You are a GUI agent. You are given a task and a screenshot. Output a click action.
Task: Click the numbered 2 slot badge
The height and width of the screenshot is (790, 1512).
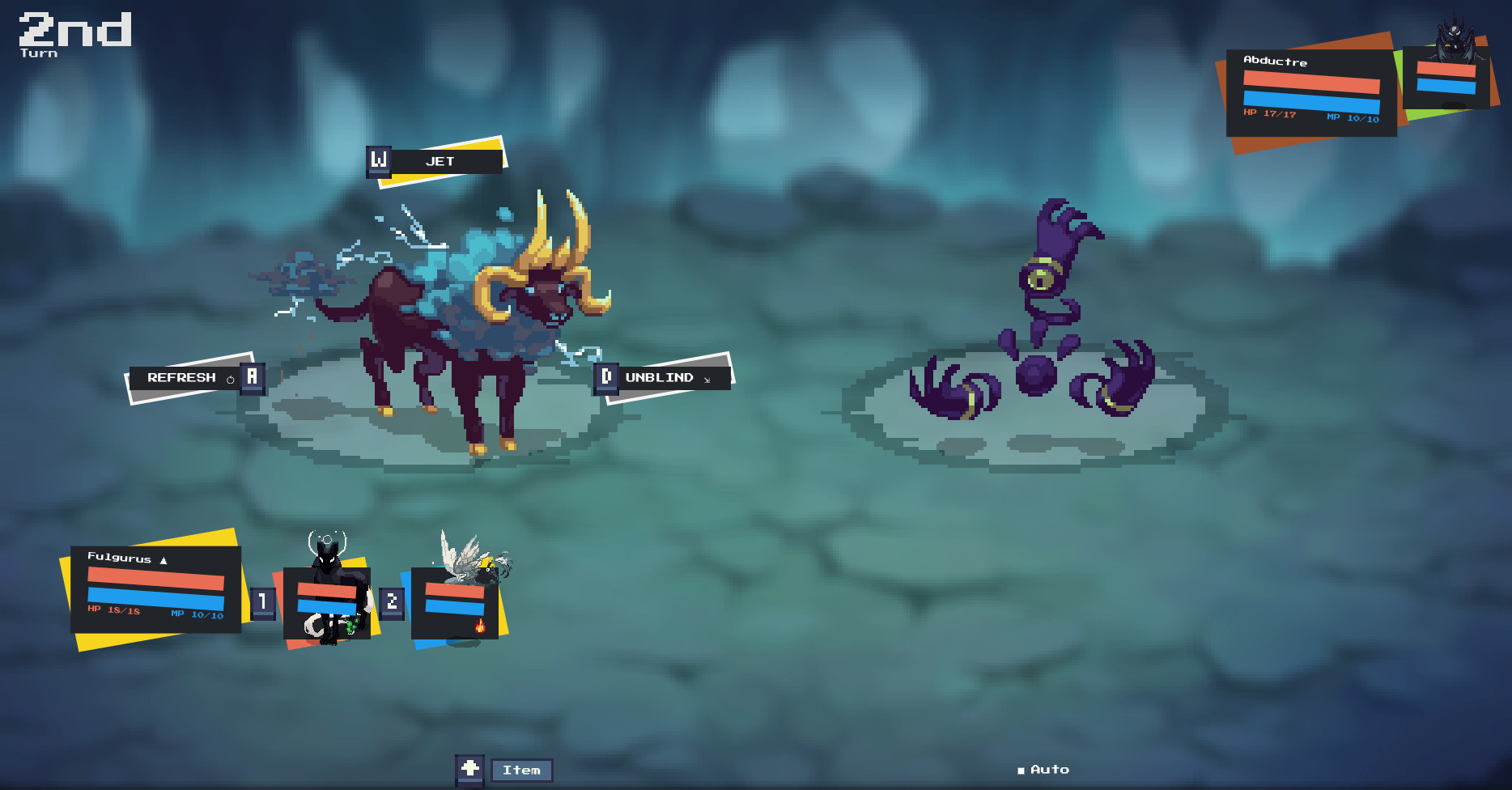[393, 602]
